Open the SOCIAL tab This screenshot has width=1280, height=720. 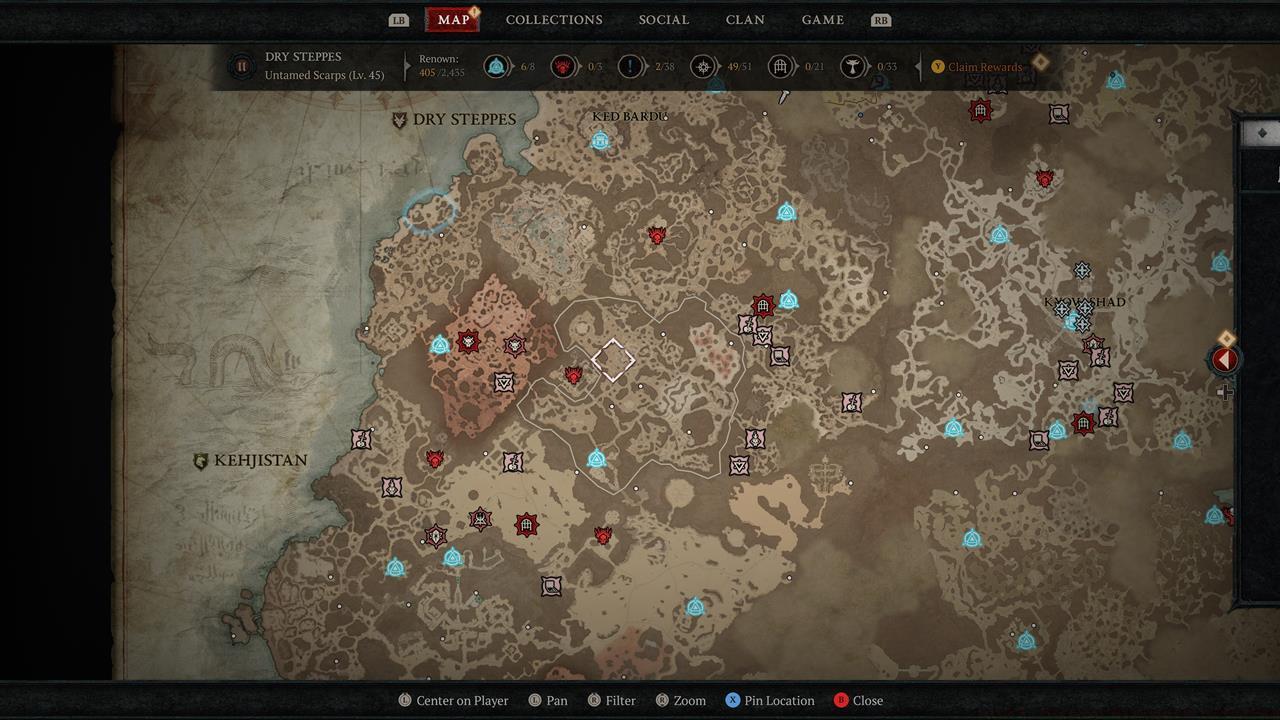click(663, 19)
